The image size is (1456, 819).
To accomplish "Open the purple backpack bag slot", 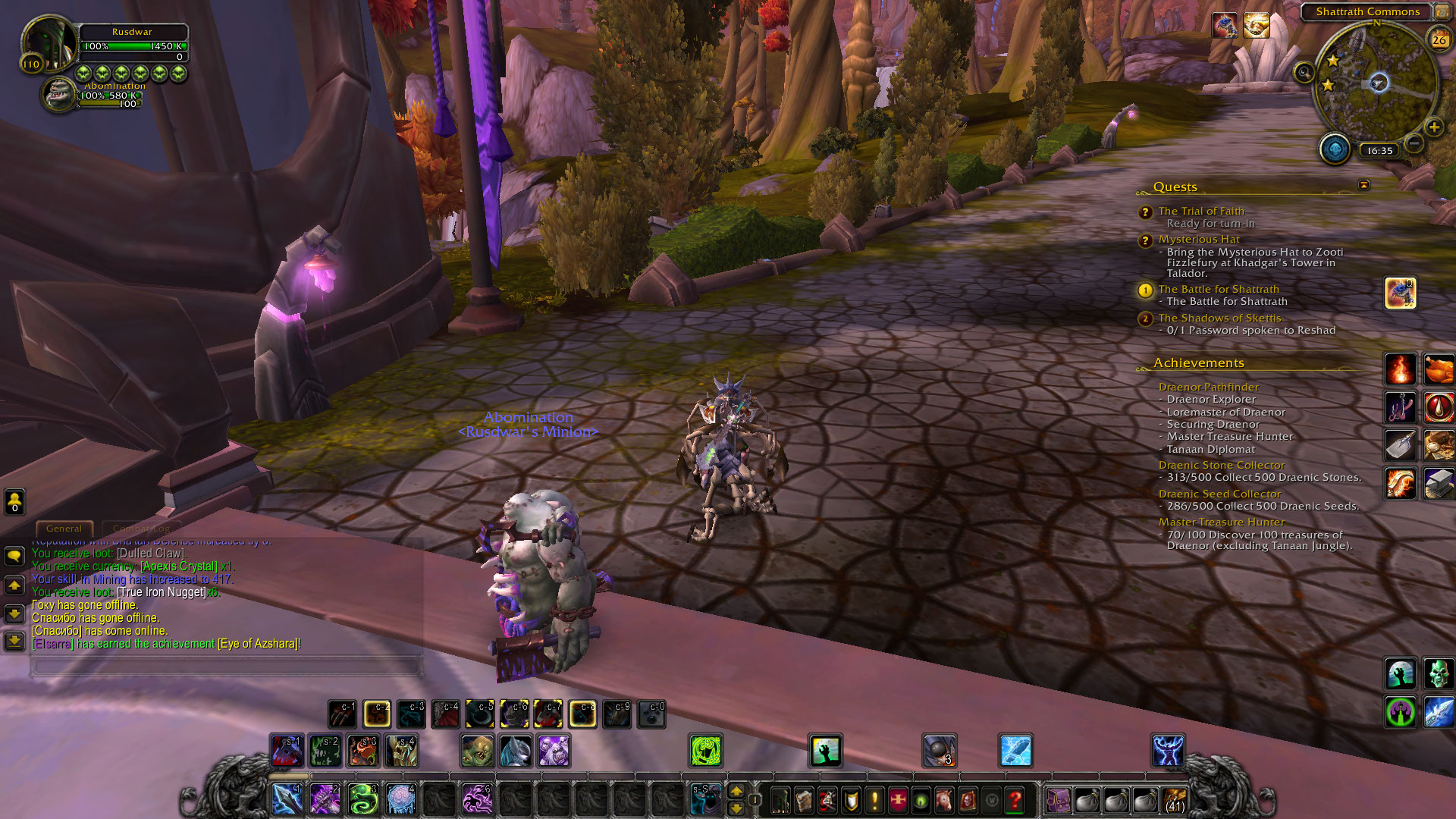I will point(1058,800).
